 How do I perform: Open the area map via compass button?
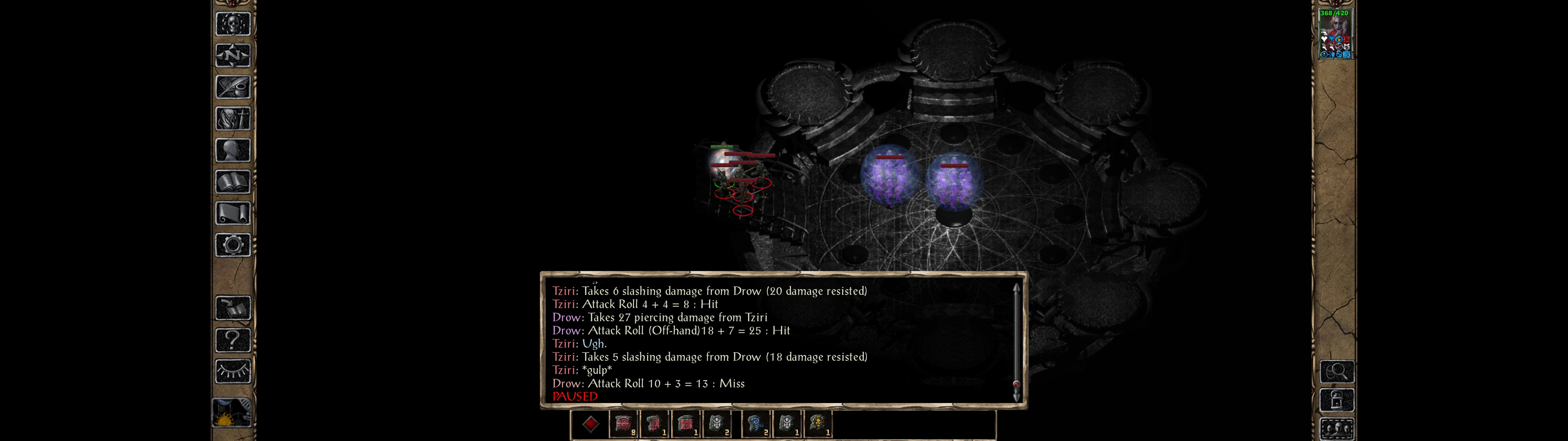pos(232,55)
